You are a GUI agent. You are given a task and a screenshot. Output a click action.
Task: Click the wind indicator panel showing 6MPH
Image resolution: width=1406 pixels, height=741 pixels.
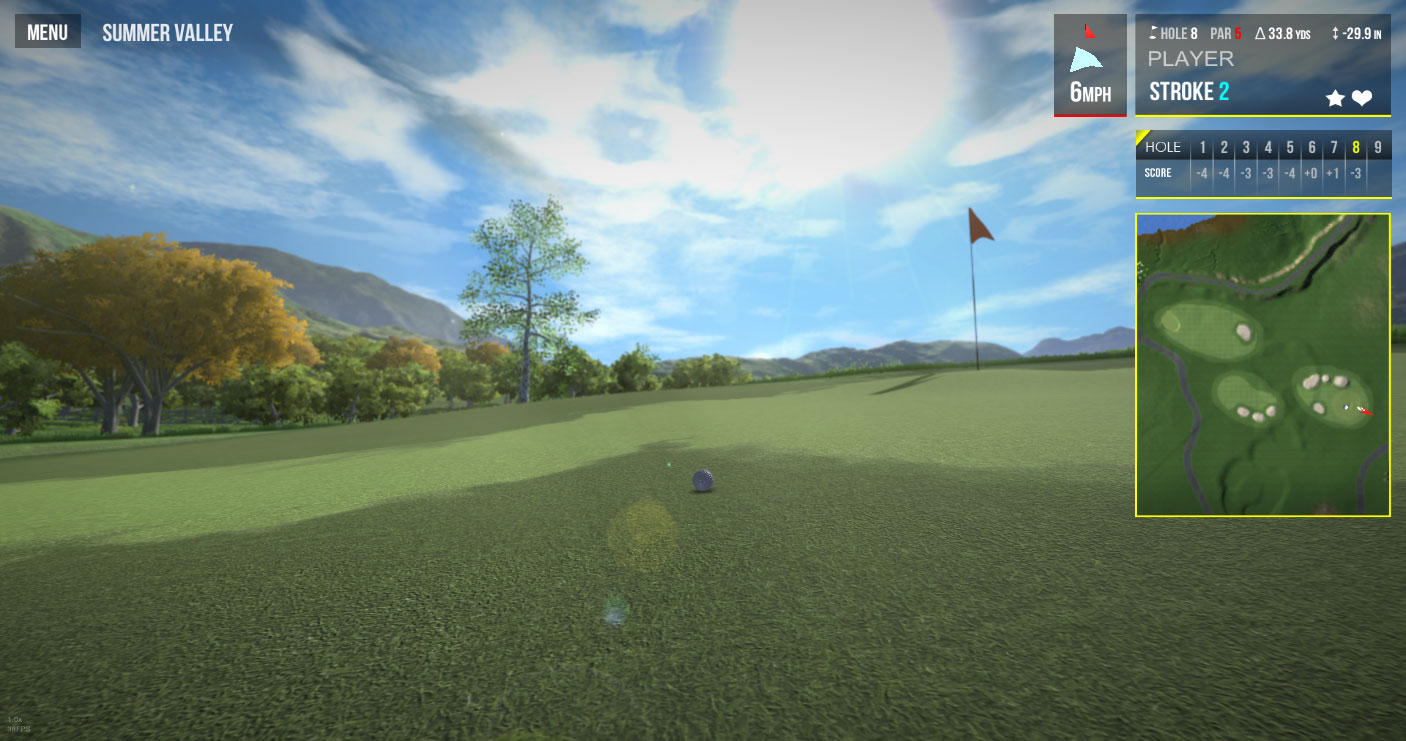pyautogui.click(x=1090, y=65)
